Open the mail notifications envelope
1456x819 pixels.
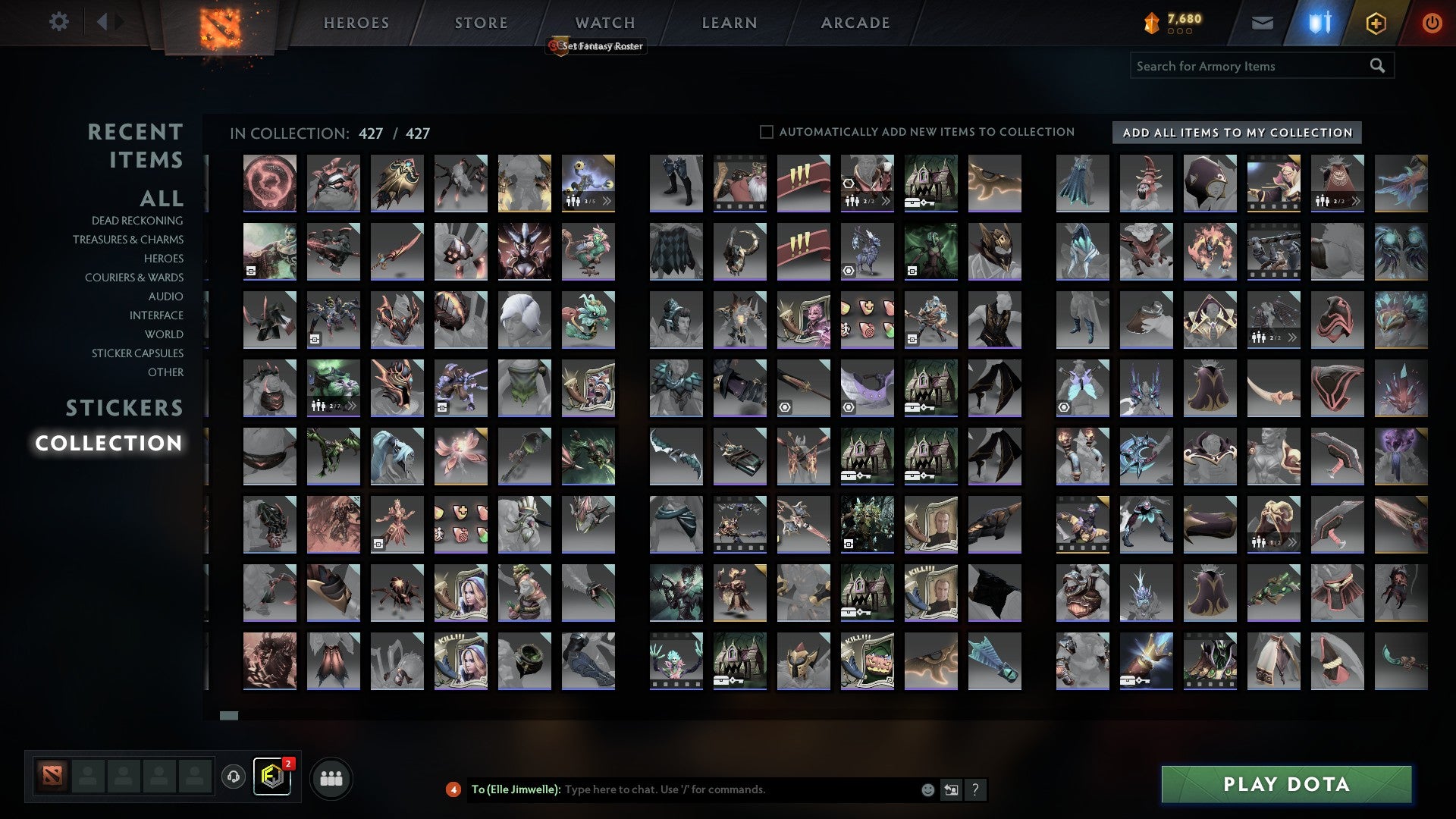coord(1263,23)
